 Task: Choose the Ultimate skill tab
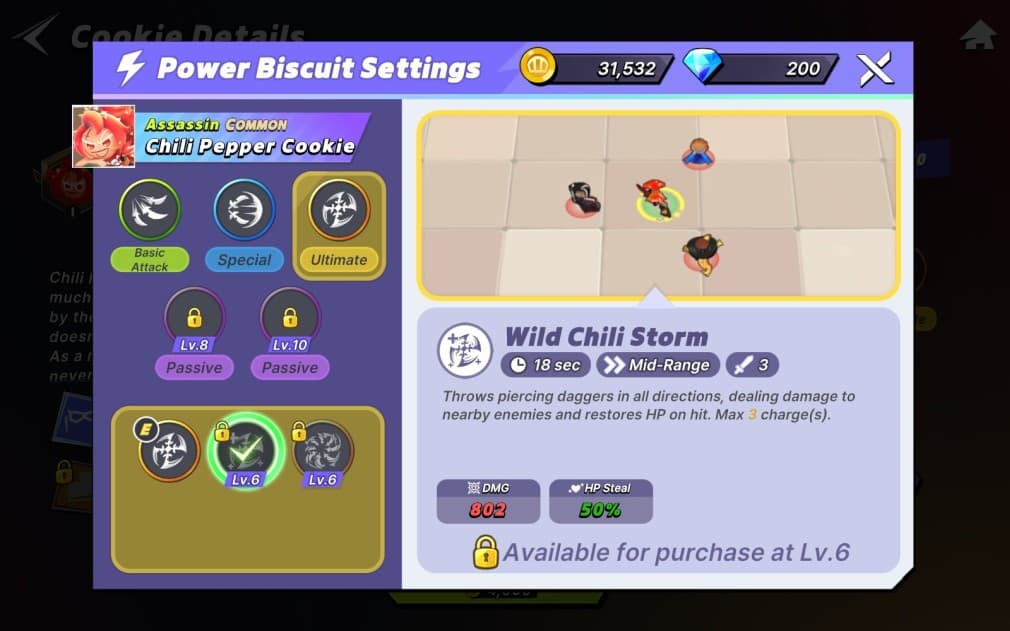click(x=339, y=211)
